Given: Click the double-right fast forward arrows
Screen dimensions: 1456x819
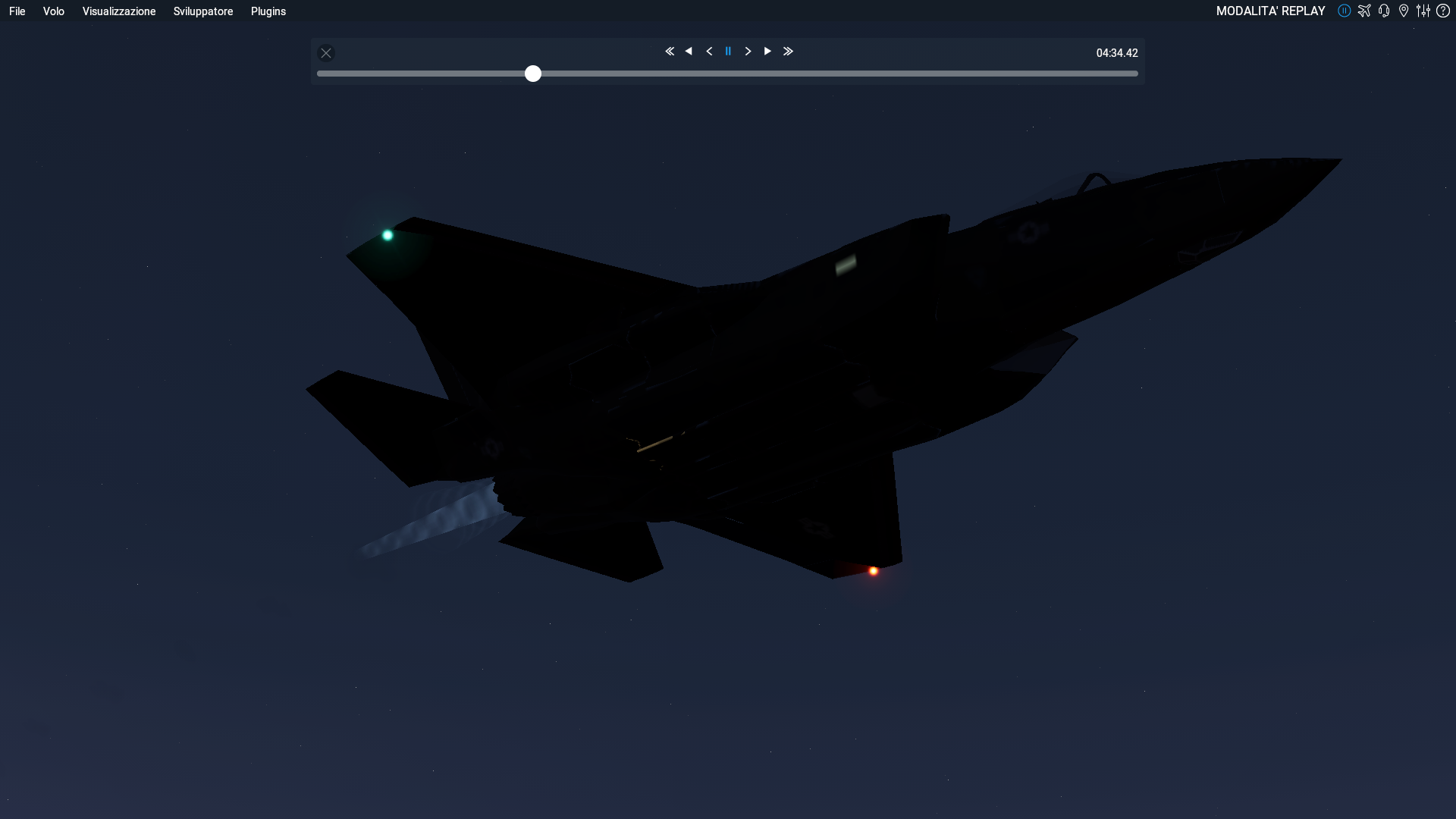Looking at the screenshot, I should (788, 52).
